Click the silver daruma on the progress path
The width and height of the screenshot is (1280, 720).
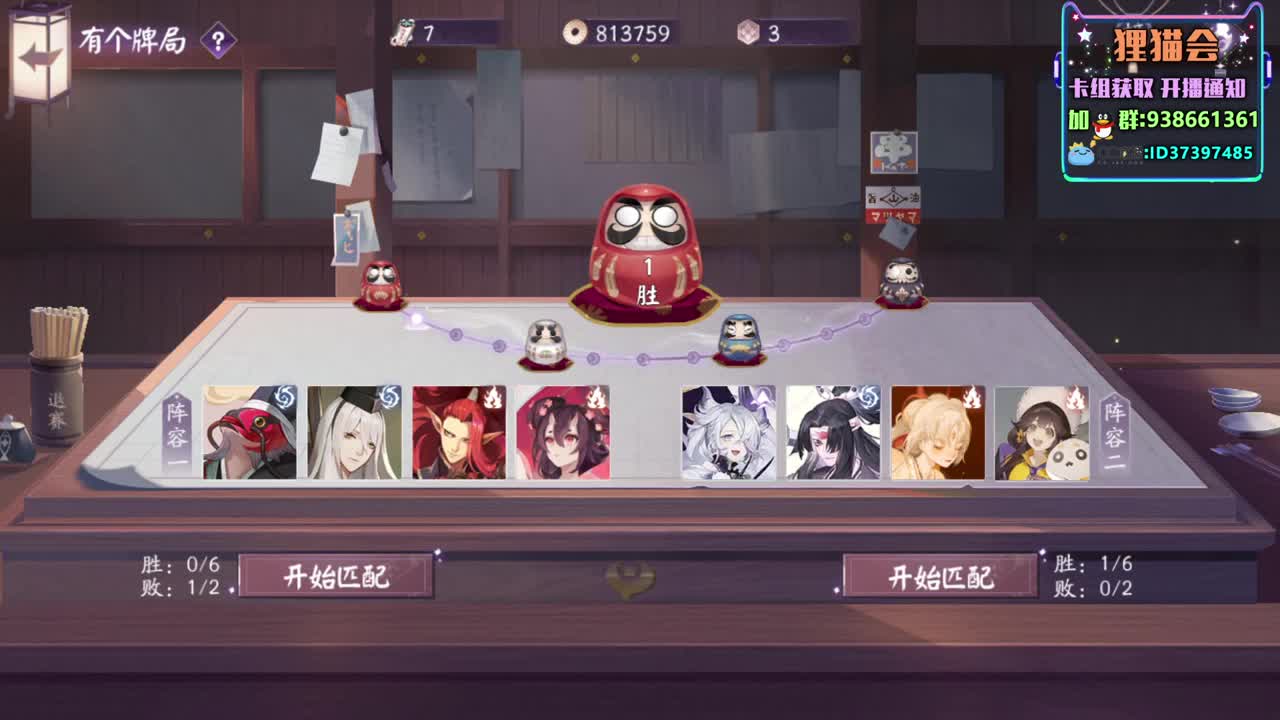pyautogui.click(x=546, y=338)
